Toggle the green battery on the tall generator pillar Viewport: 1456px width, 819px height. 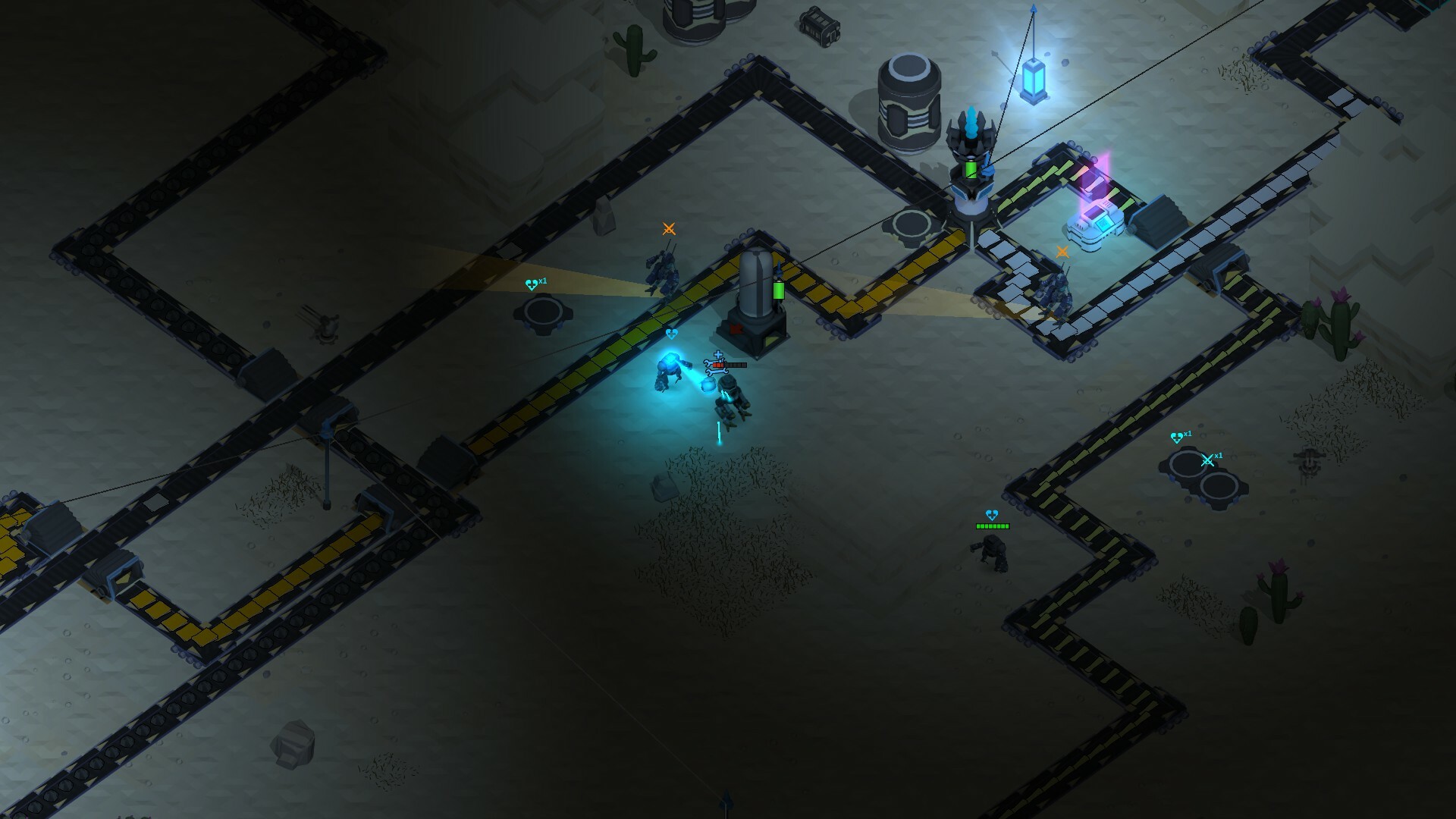click(777, 290)
